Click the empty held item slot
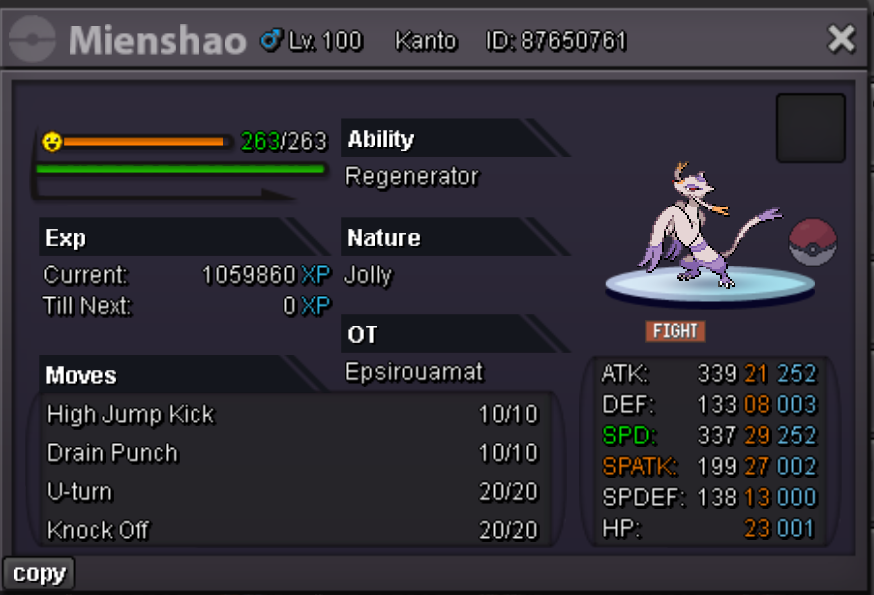The image size is (874, 595). pos(810,128)
